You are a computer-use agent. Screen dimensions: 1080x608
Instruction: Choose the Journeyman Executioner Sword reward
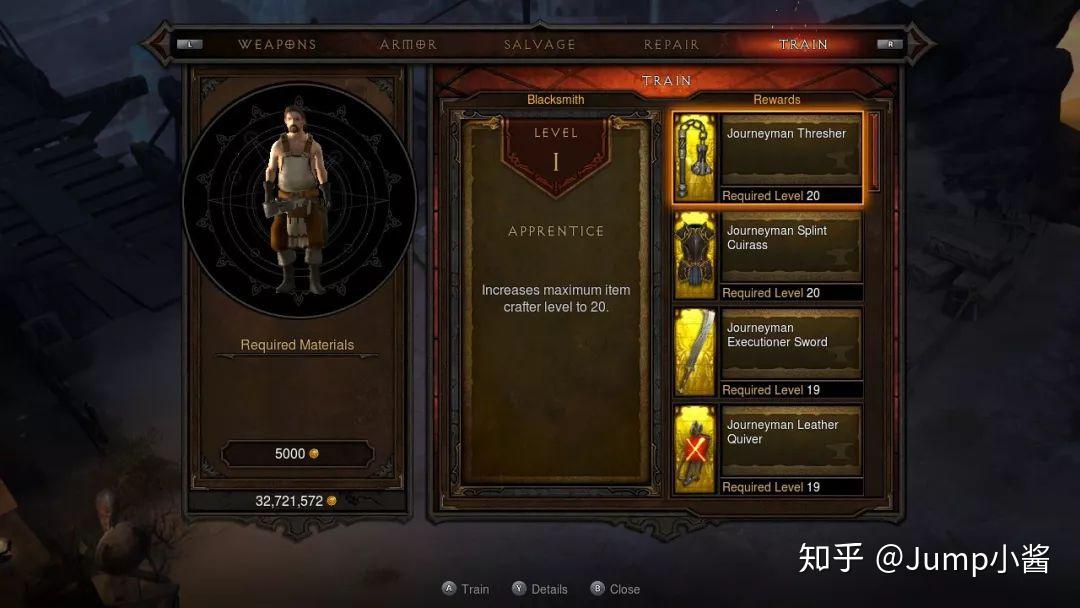coord(767,352)
